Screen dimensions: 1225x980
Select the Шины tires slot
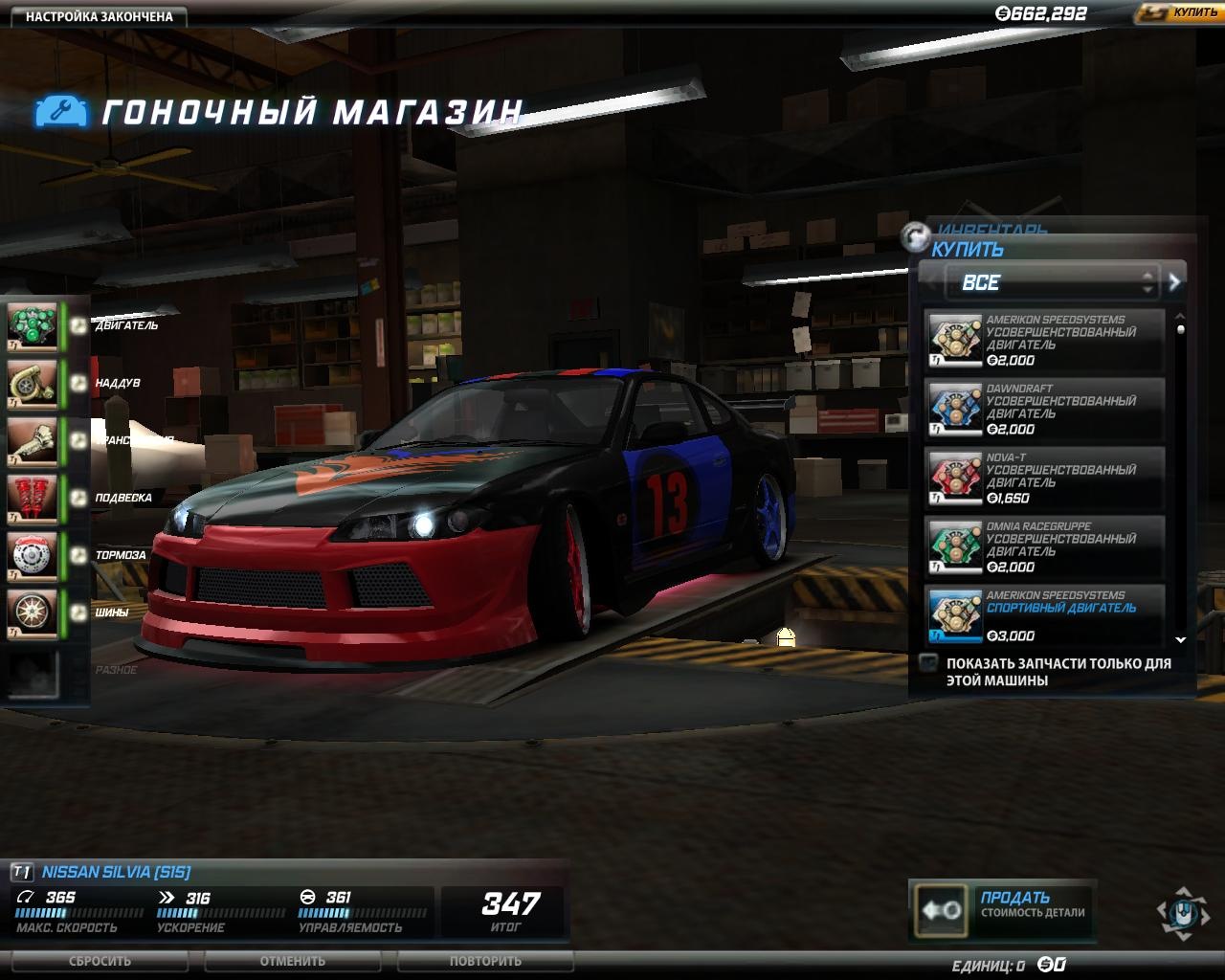point(33,612)
